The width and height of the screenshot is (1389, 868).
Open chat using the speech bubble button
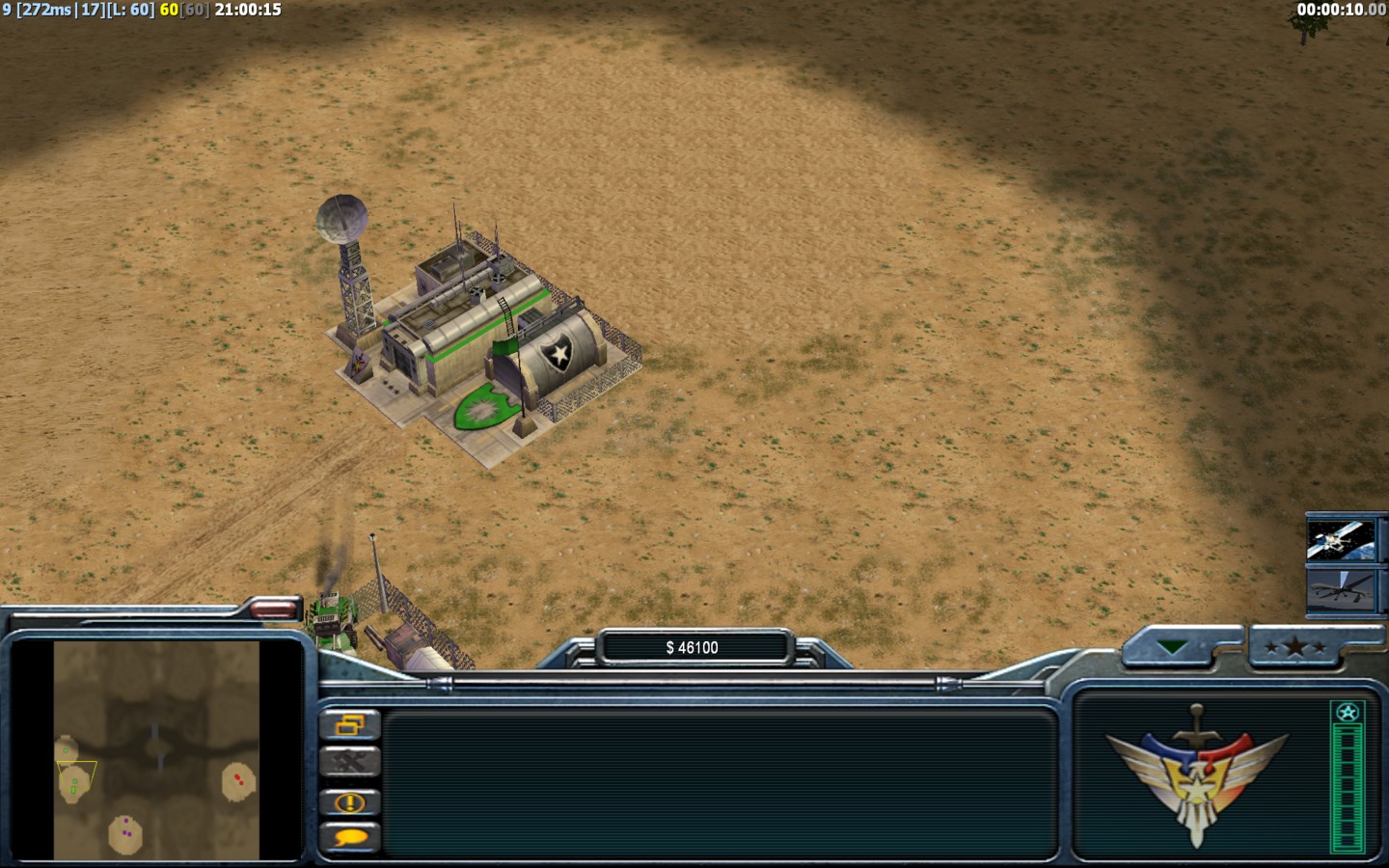pyautogui.click(x=349, y=838)
